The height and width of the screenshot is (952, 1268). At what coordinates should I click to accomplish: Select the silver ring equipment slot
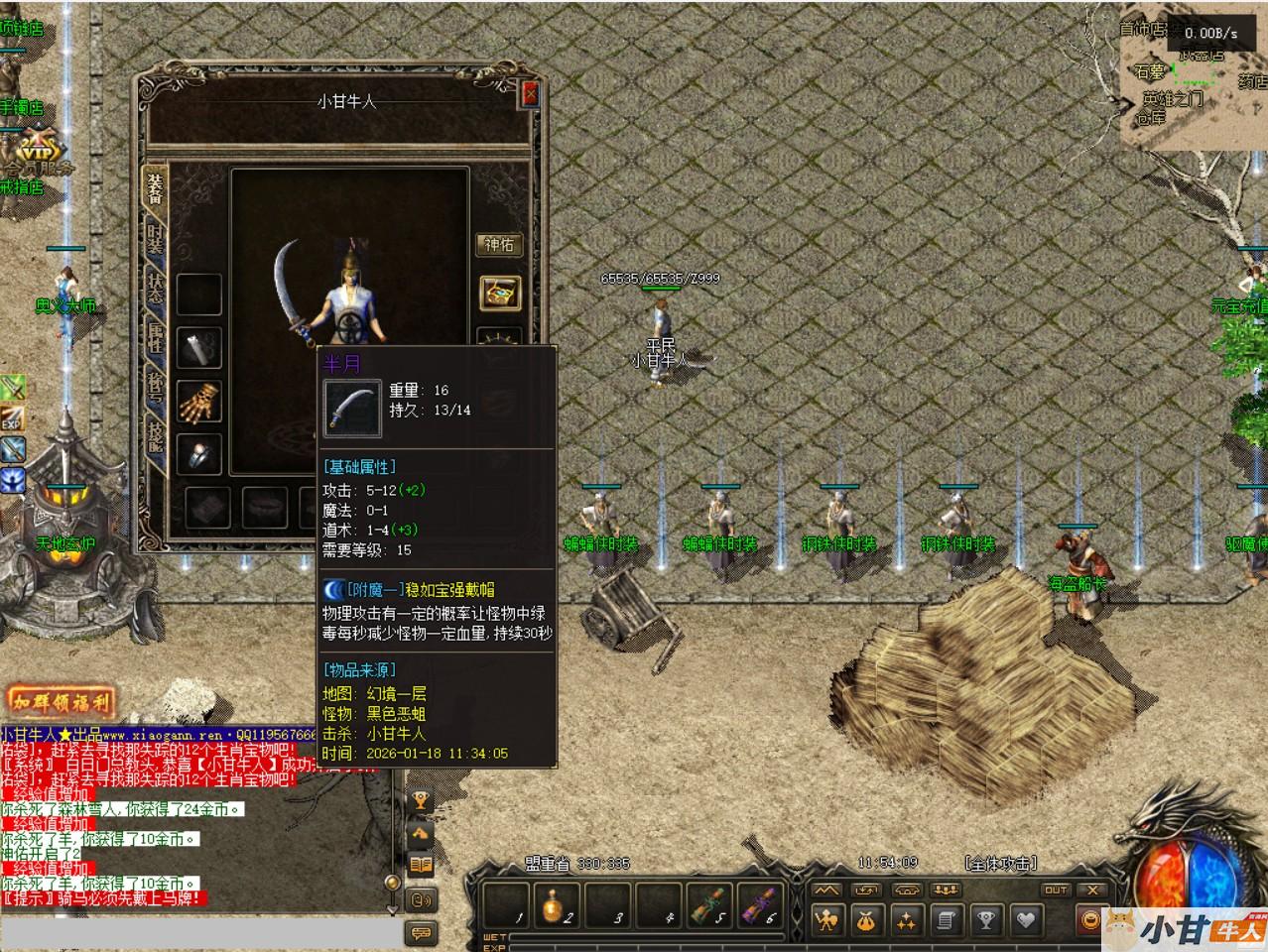pyautogui.click(x=198, y=453)
